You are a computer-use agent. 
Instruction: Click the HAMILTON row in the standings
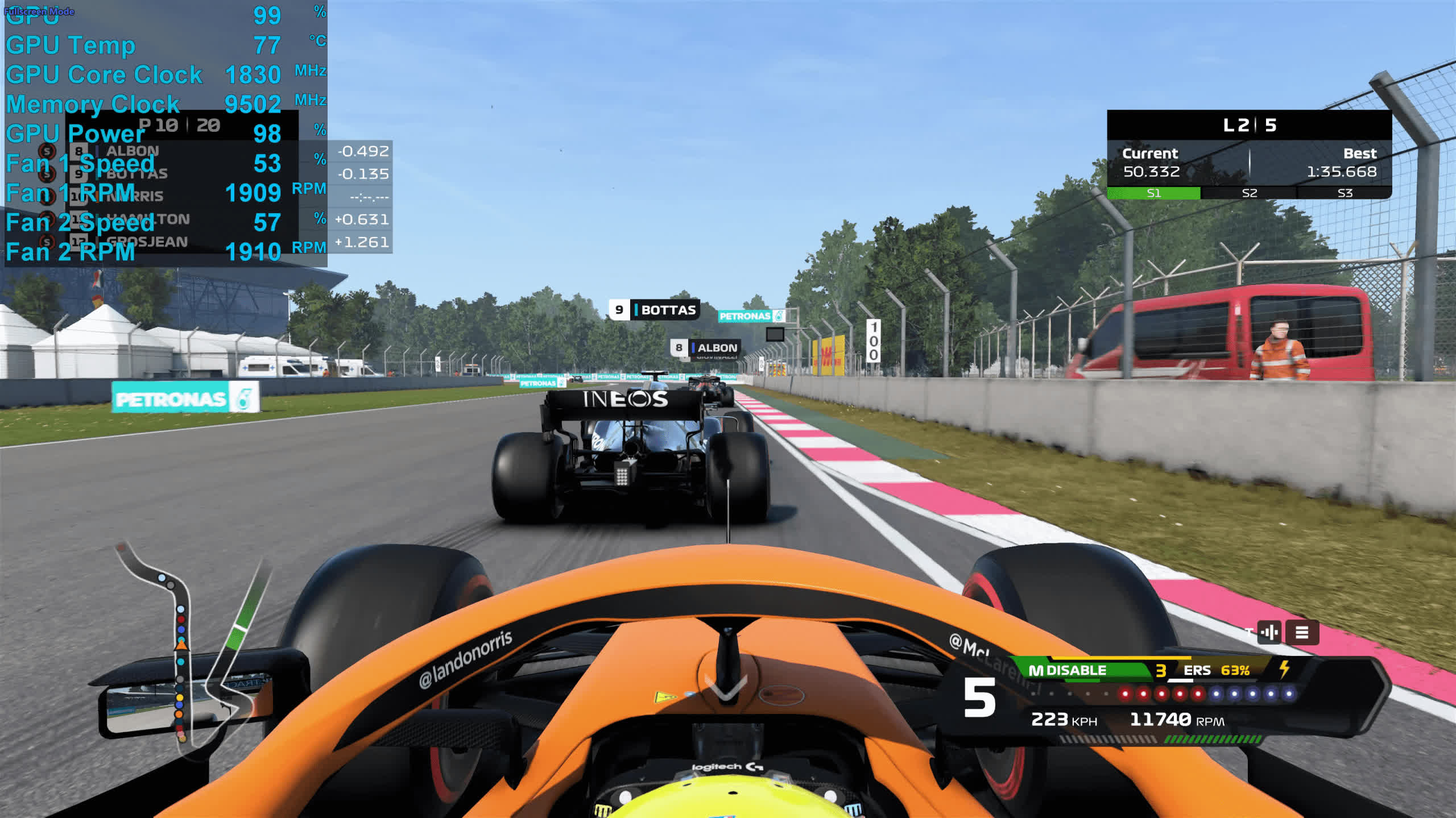pyautogui.click(x=171, y=219)
